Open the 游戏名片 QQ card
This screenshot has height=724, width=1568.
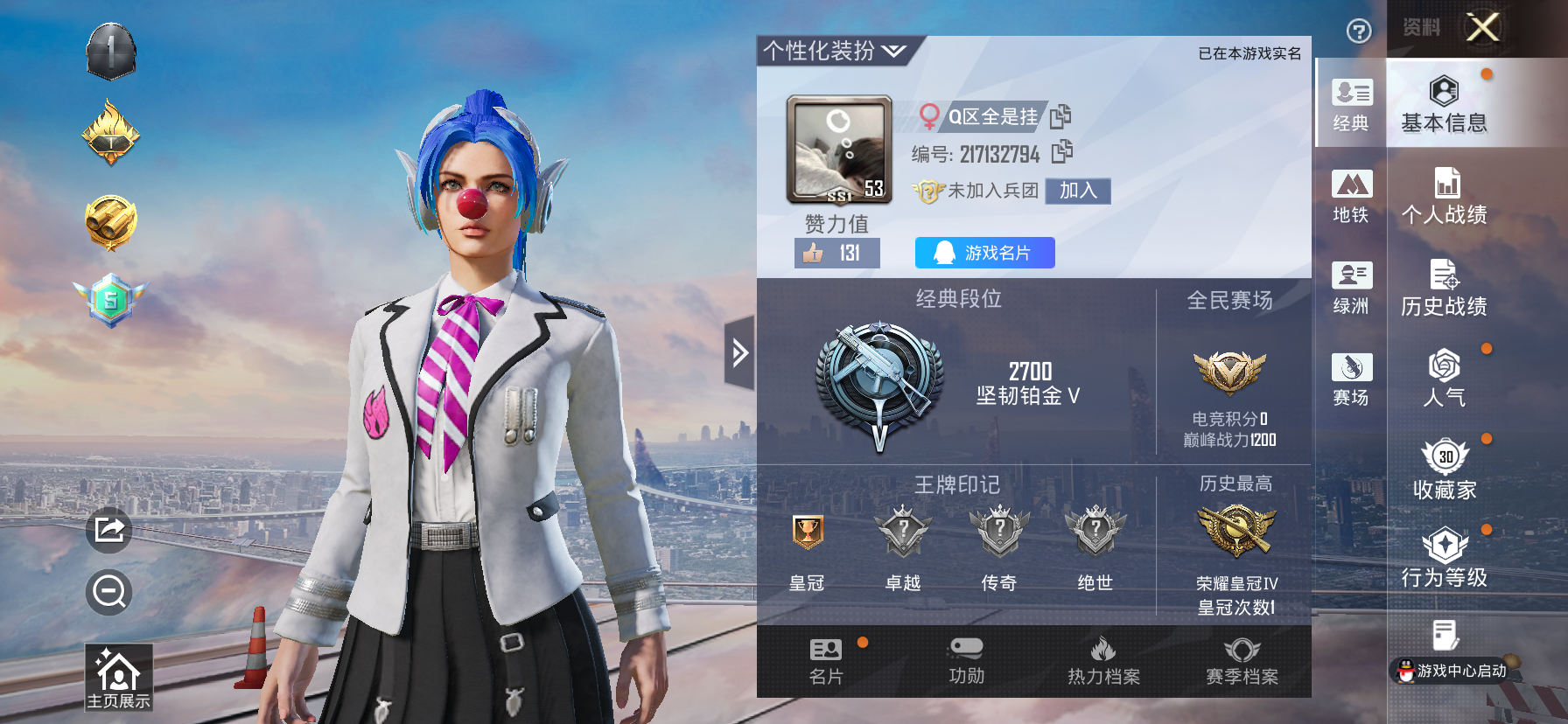coord(983,253)
